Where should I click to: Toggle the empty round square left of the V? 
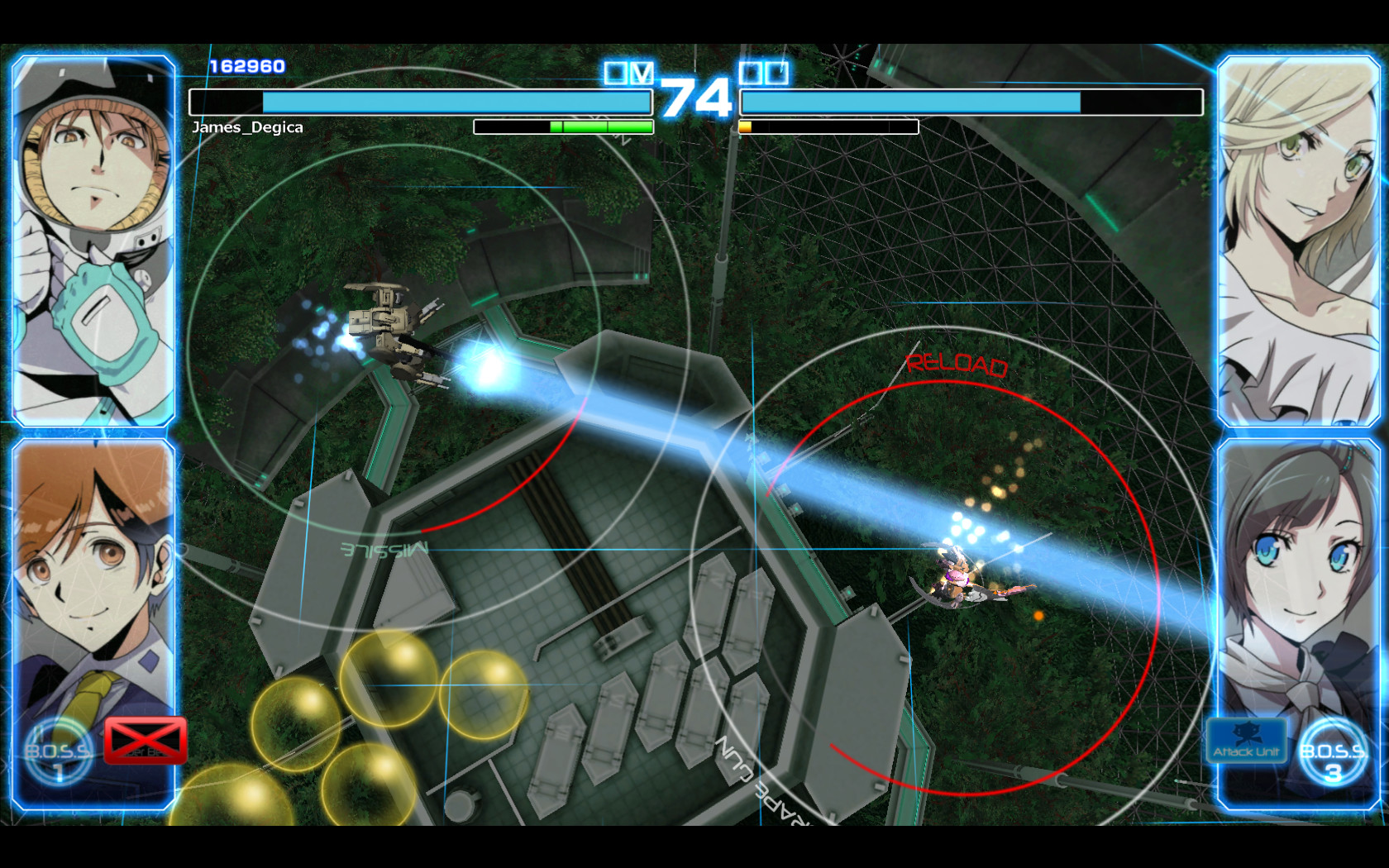click(x=615, y=73)
